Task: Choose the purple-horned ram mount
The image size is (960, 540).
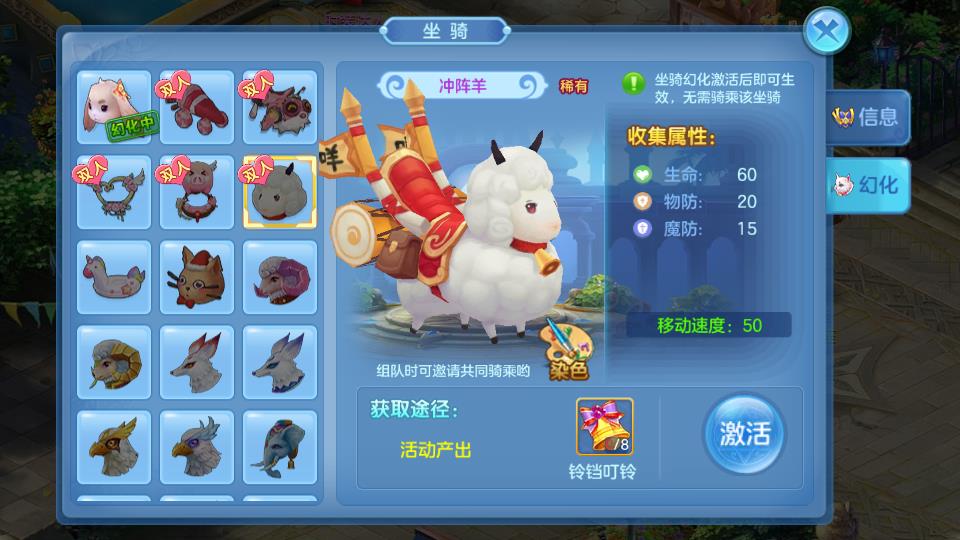Action: (x=280, y=276)
